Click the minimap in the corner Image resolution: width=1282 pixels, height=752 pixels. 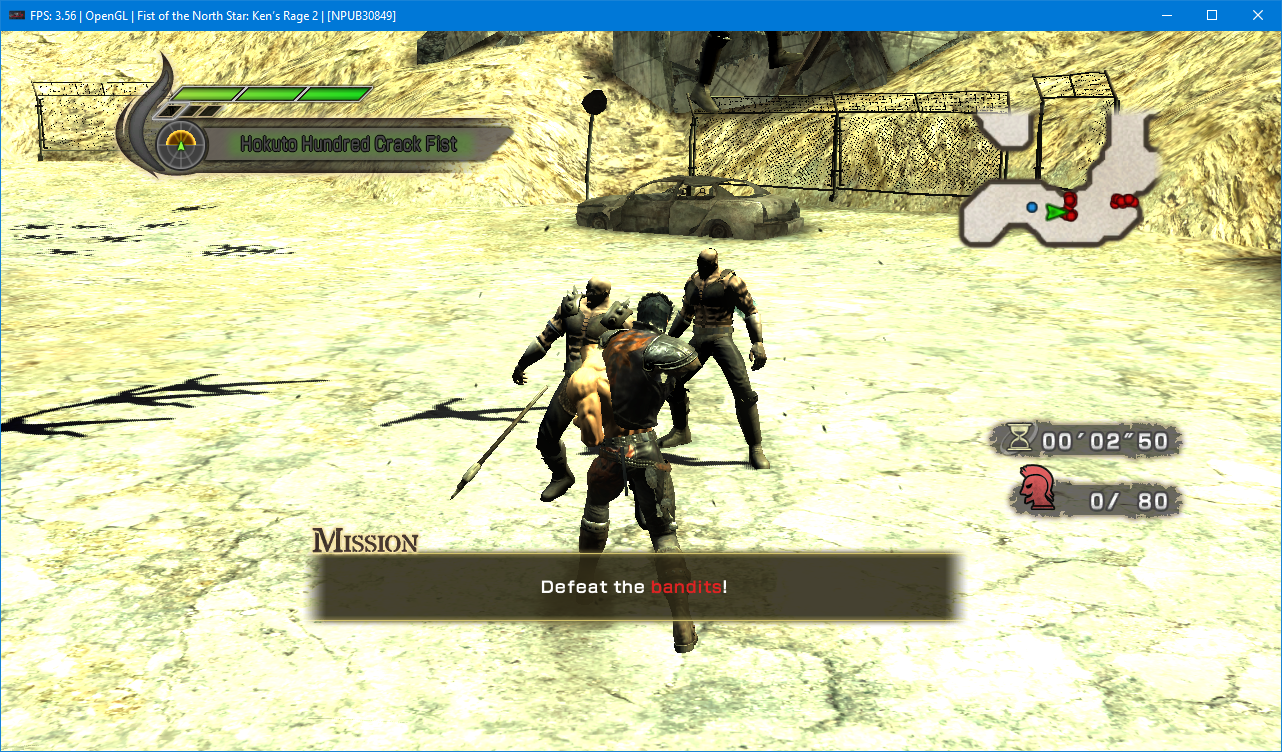(1060, 180)
